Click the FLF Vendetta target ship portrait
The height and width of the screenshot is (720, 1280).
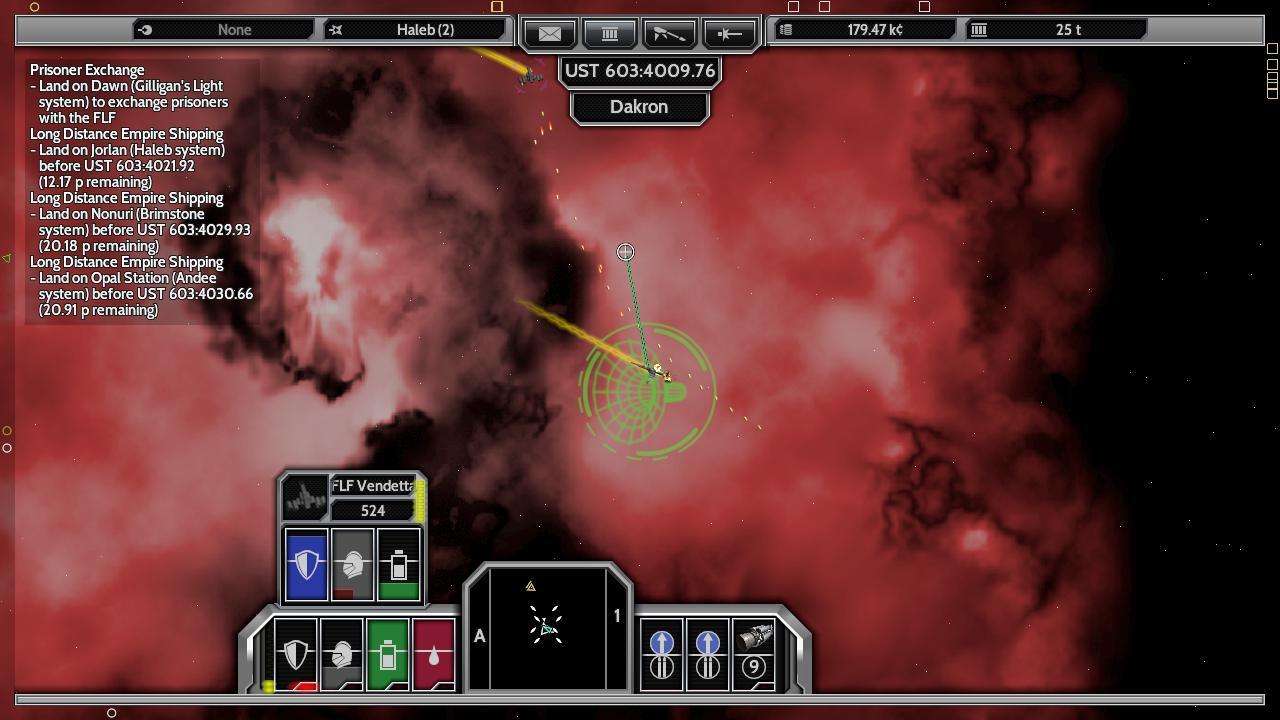click(304, 497)
